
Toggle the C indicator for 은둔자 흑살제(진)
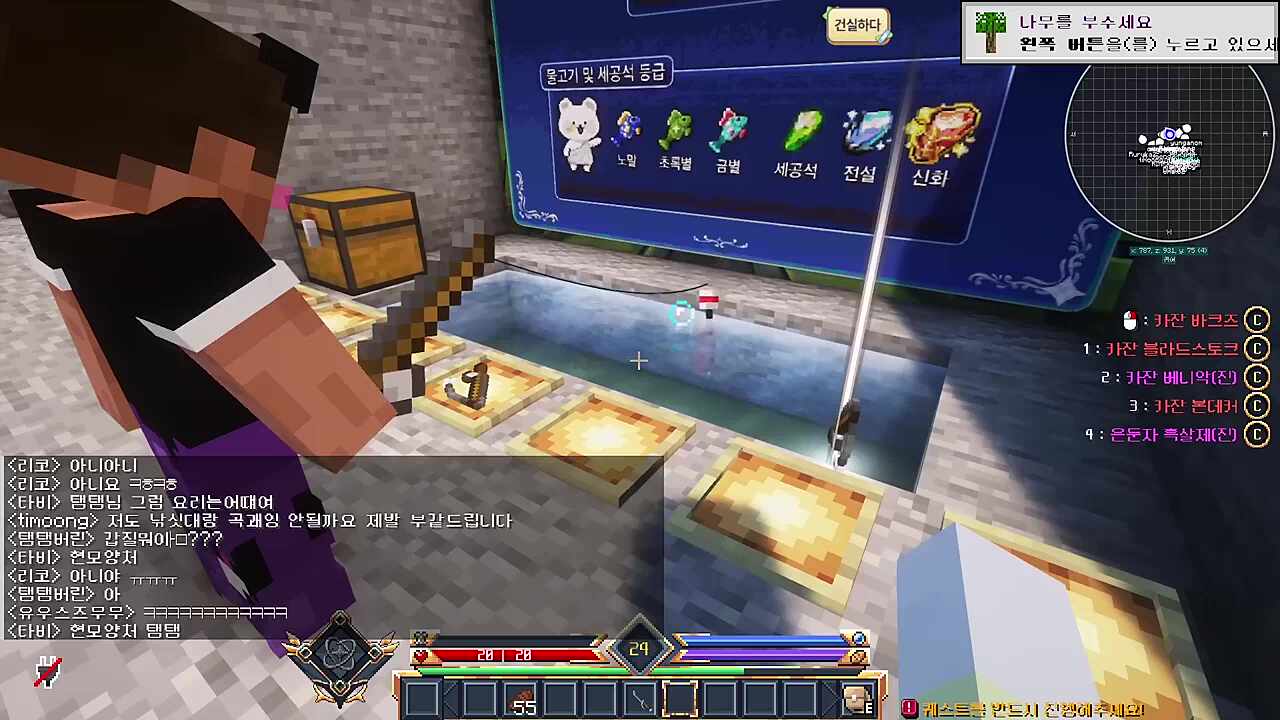click(x=1257, y=435)
